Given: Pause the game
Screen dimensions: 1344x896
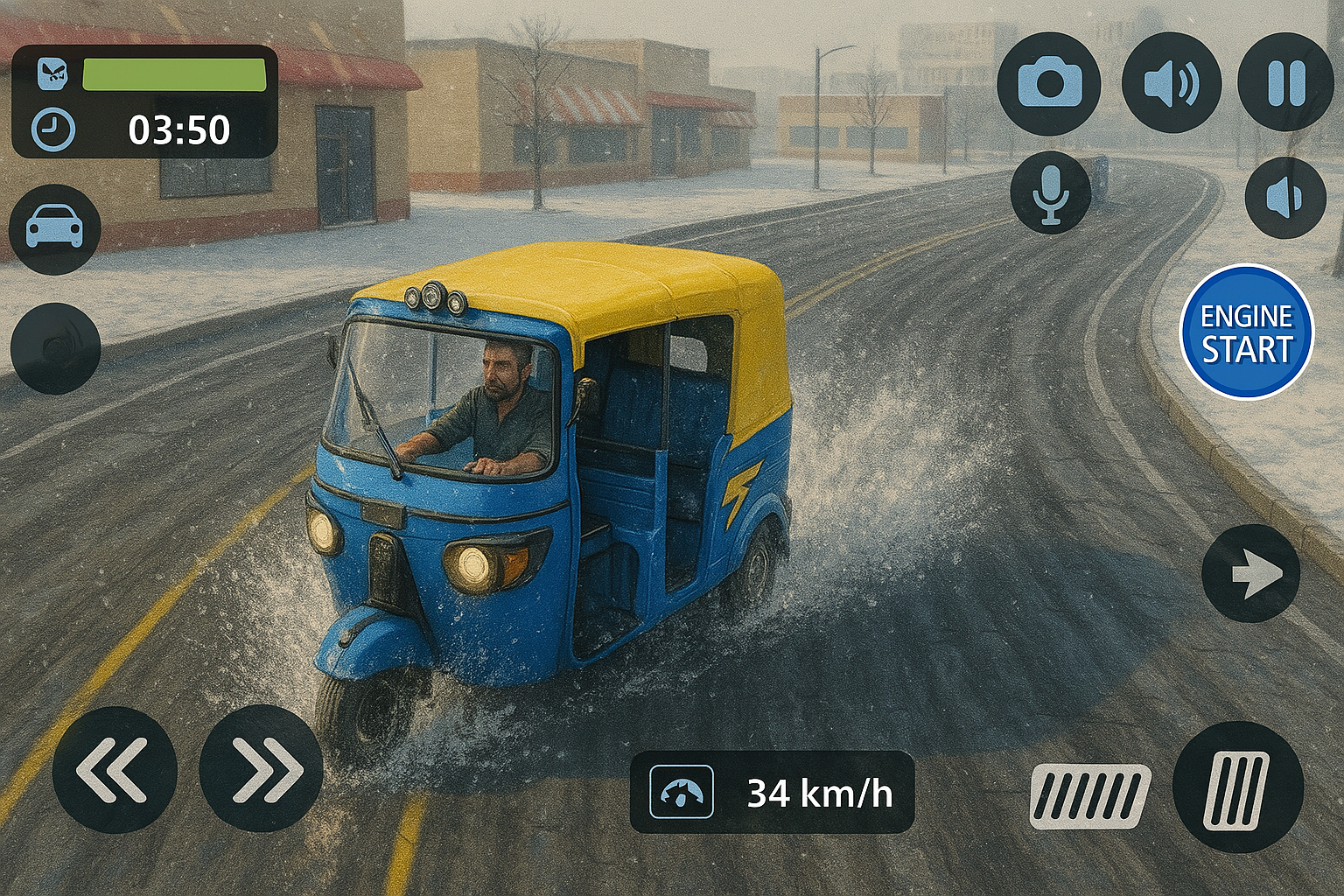Looking at the screenshot, I should pos(1285,84).
